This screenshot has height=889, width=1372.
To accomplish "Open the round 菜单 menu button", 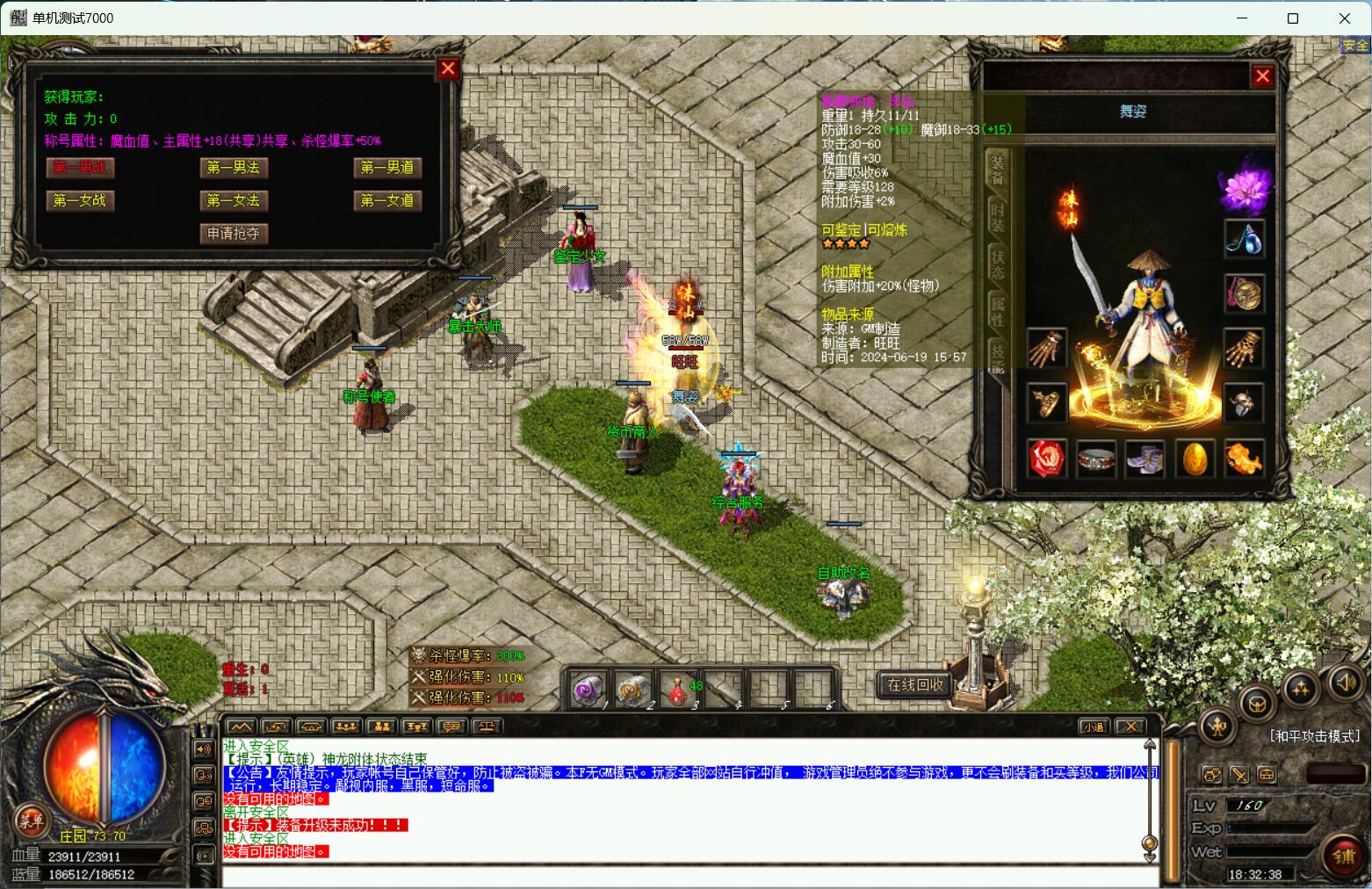I will click(32, 821).
